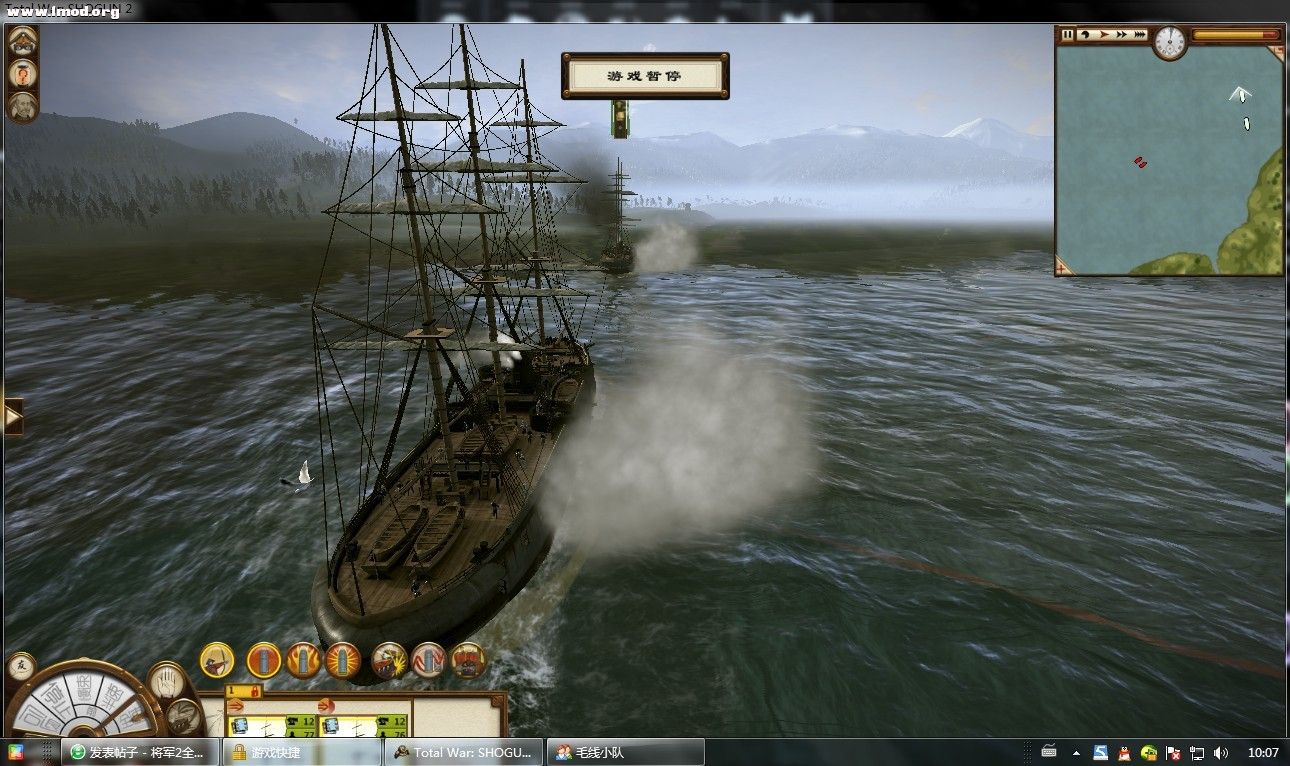Screen dimensions: 1290x766
Task: Set slow-motion game speed
Action: coord(1085,35)
